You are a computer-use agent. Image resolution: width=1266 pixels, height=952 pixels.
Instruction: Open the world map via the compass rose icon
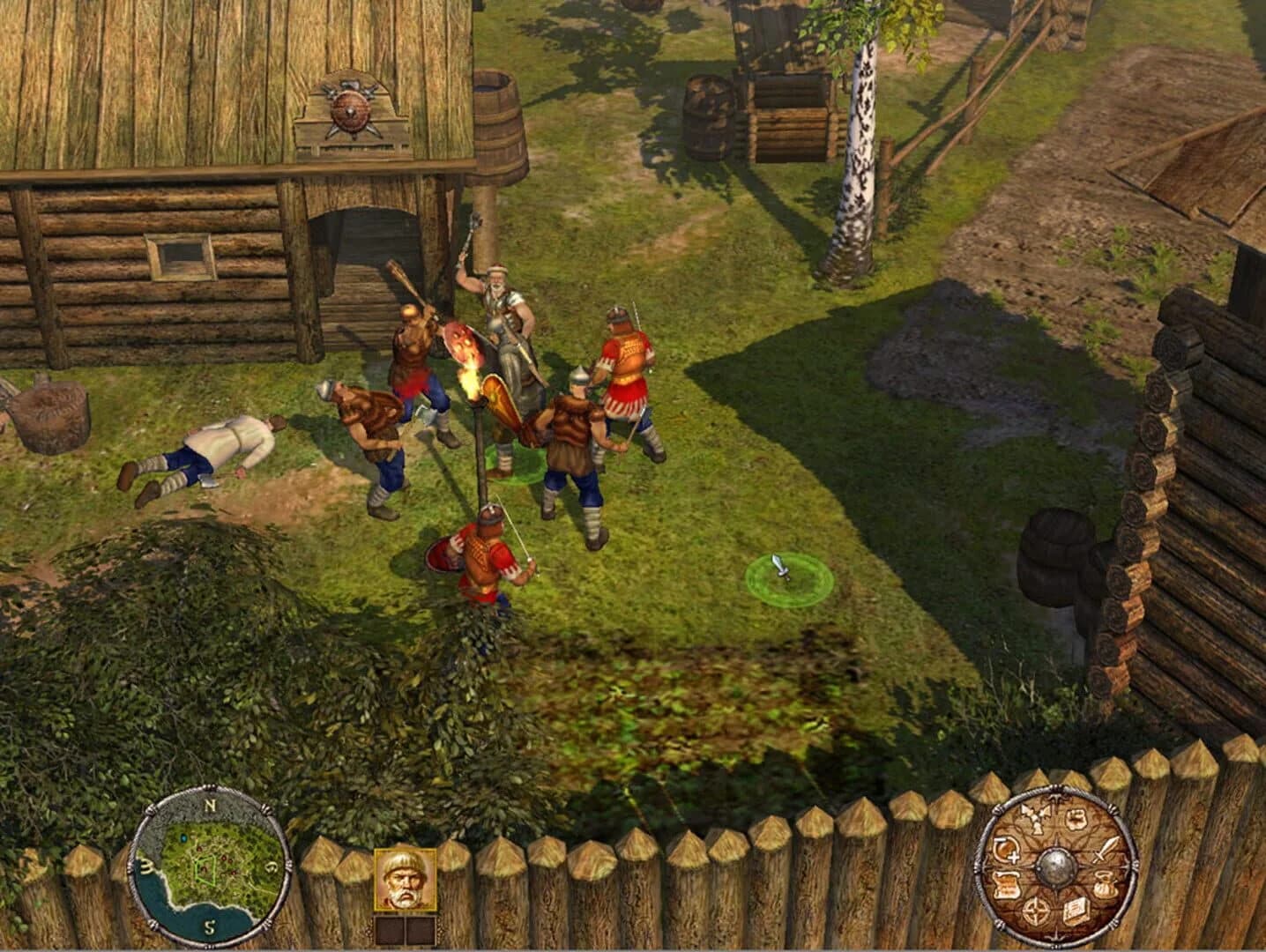click(x=1036, y=911)
